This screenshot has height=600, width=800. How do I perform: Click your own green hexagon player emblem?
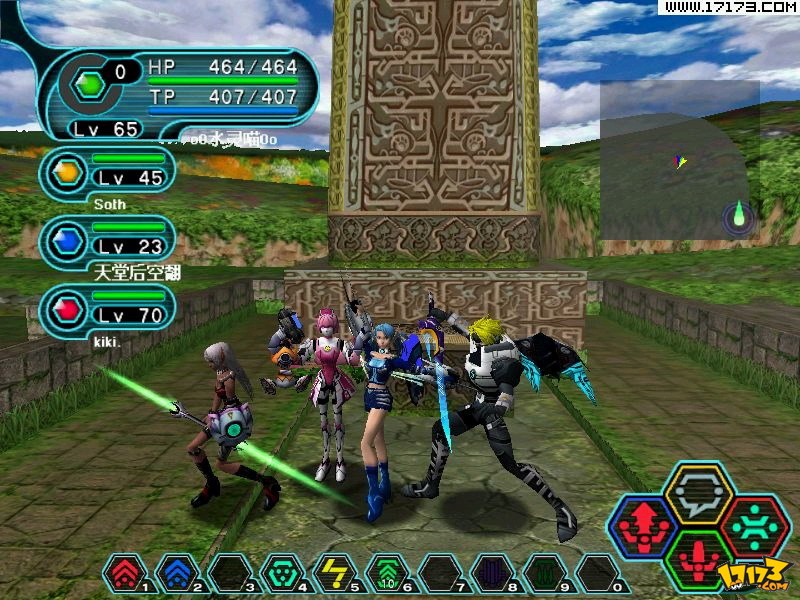tap(90, 84)
